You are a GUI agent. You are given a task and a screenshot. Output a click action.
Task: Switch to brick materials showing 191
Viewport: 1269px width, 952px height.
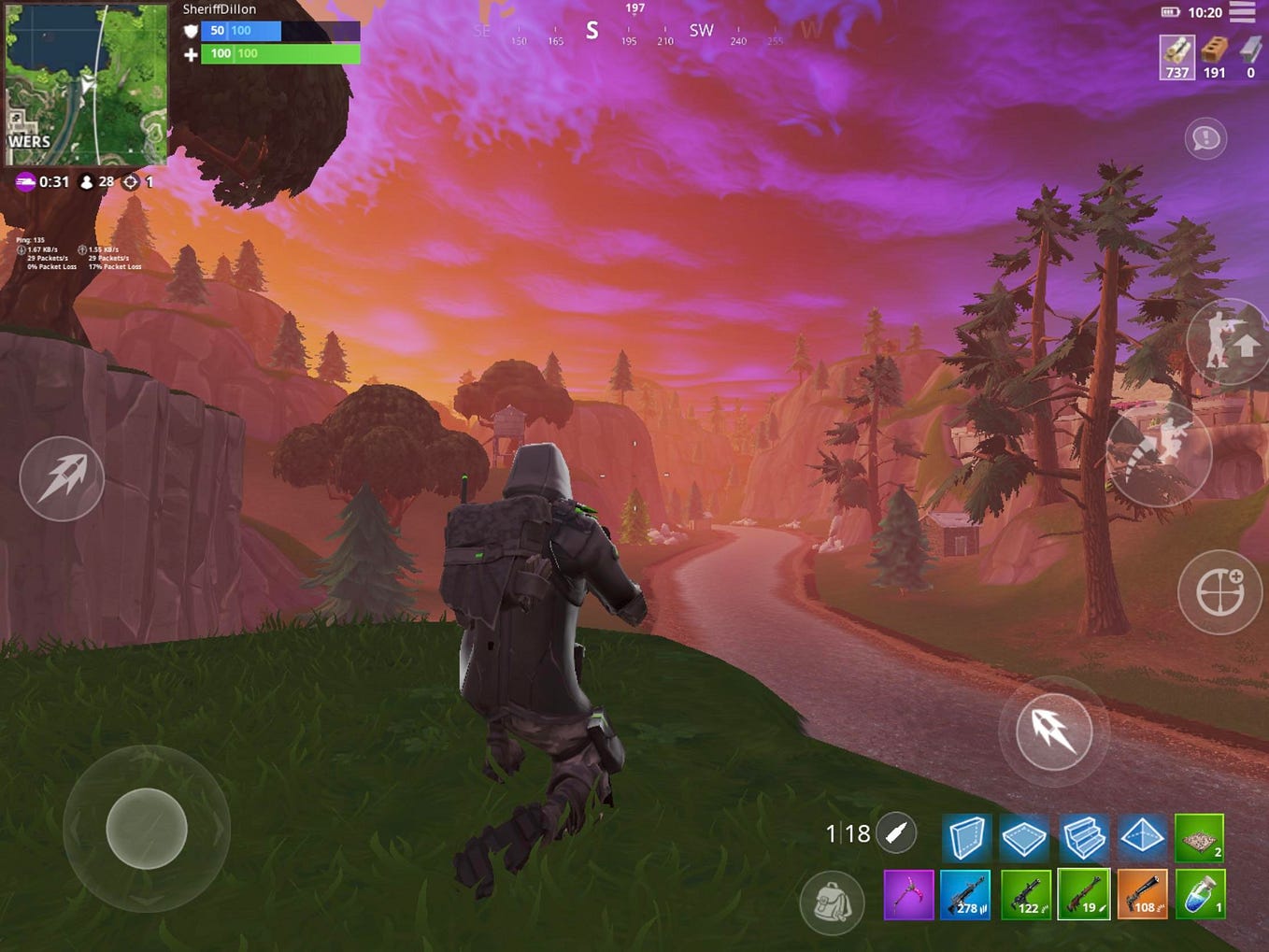tap(1214, 57)
